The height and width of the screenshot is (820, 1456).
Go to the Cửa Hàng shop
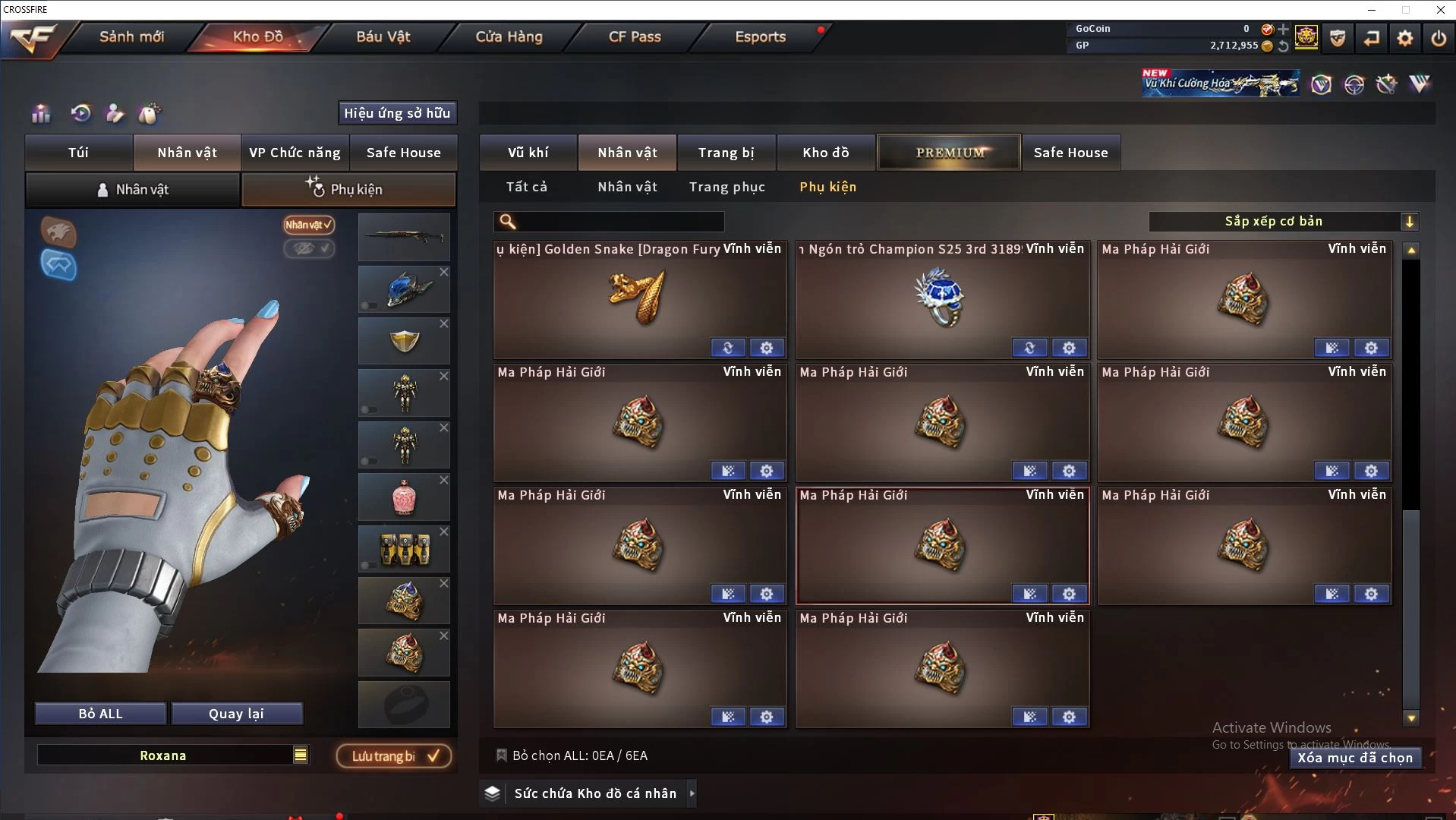(509, 36)
